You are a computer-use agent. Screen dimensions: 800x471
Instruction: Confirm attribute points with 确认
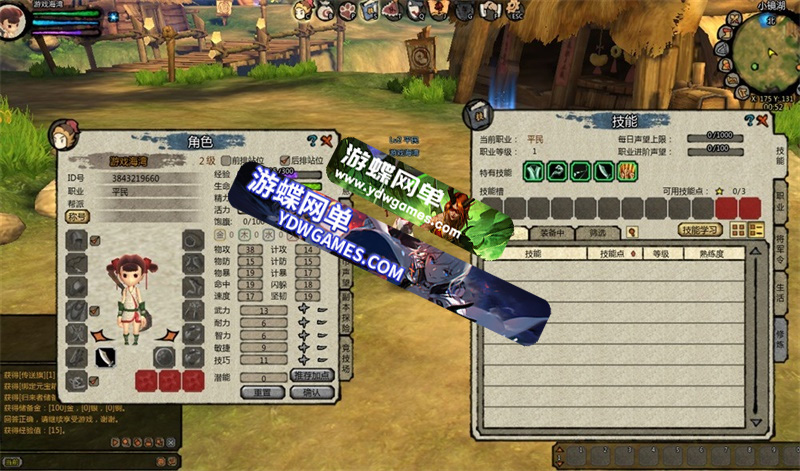point(311,392)
